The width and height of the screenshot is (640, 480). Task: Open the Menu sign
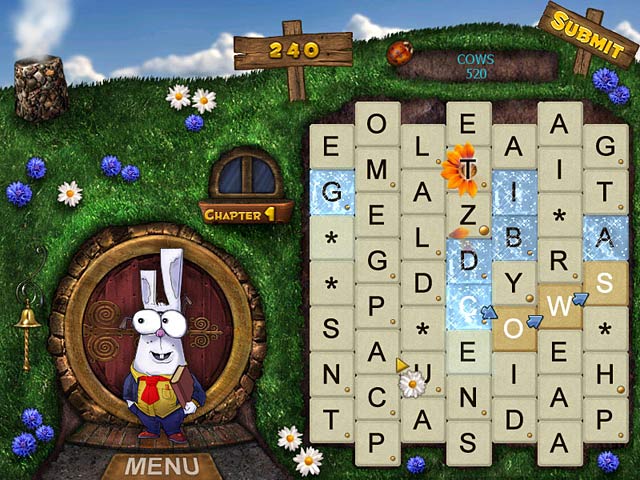160,467
